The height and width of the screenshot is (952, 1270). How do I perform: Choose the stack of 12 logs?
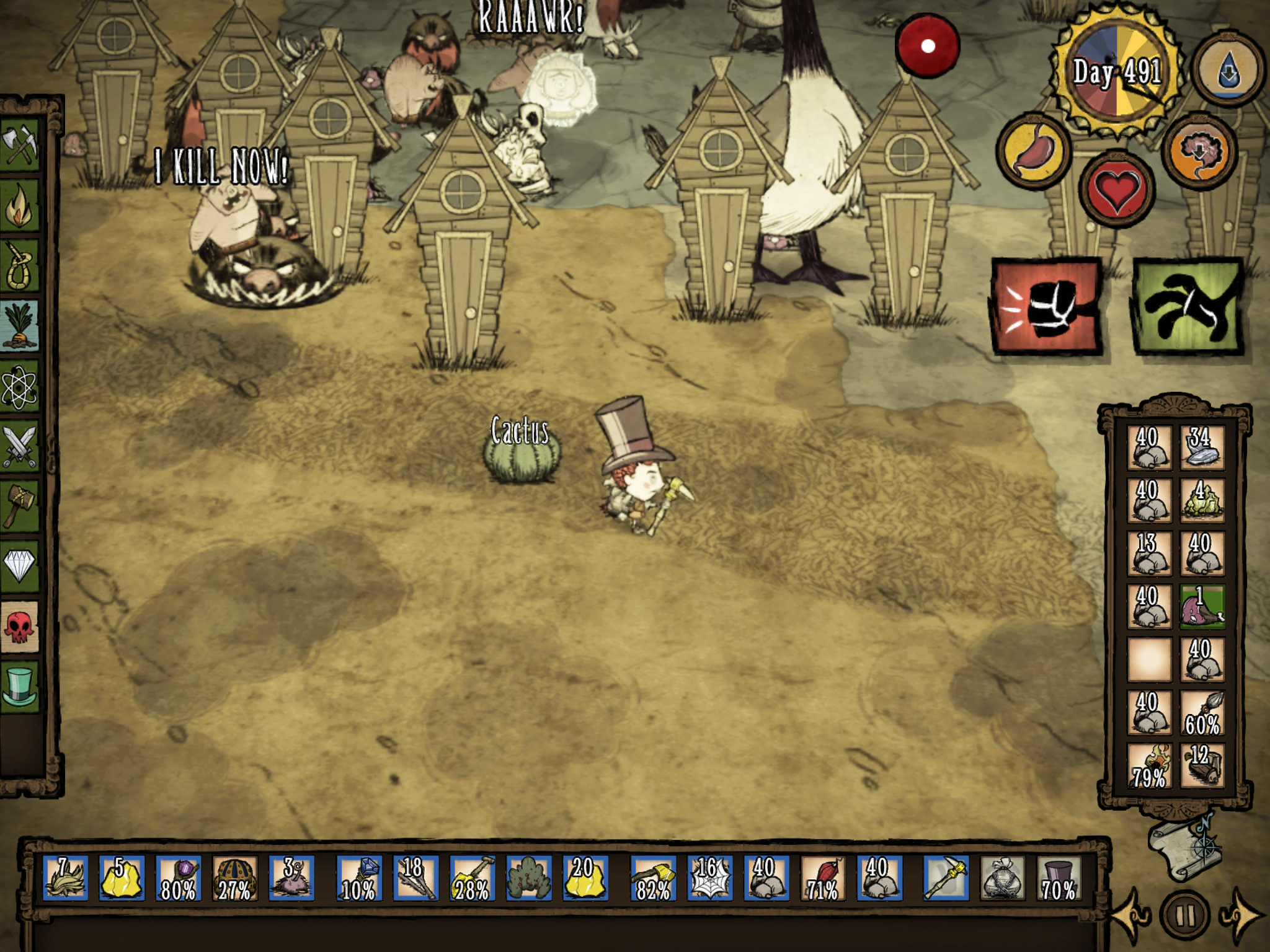click(1201, 766)
